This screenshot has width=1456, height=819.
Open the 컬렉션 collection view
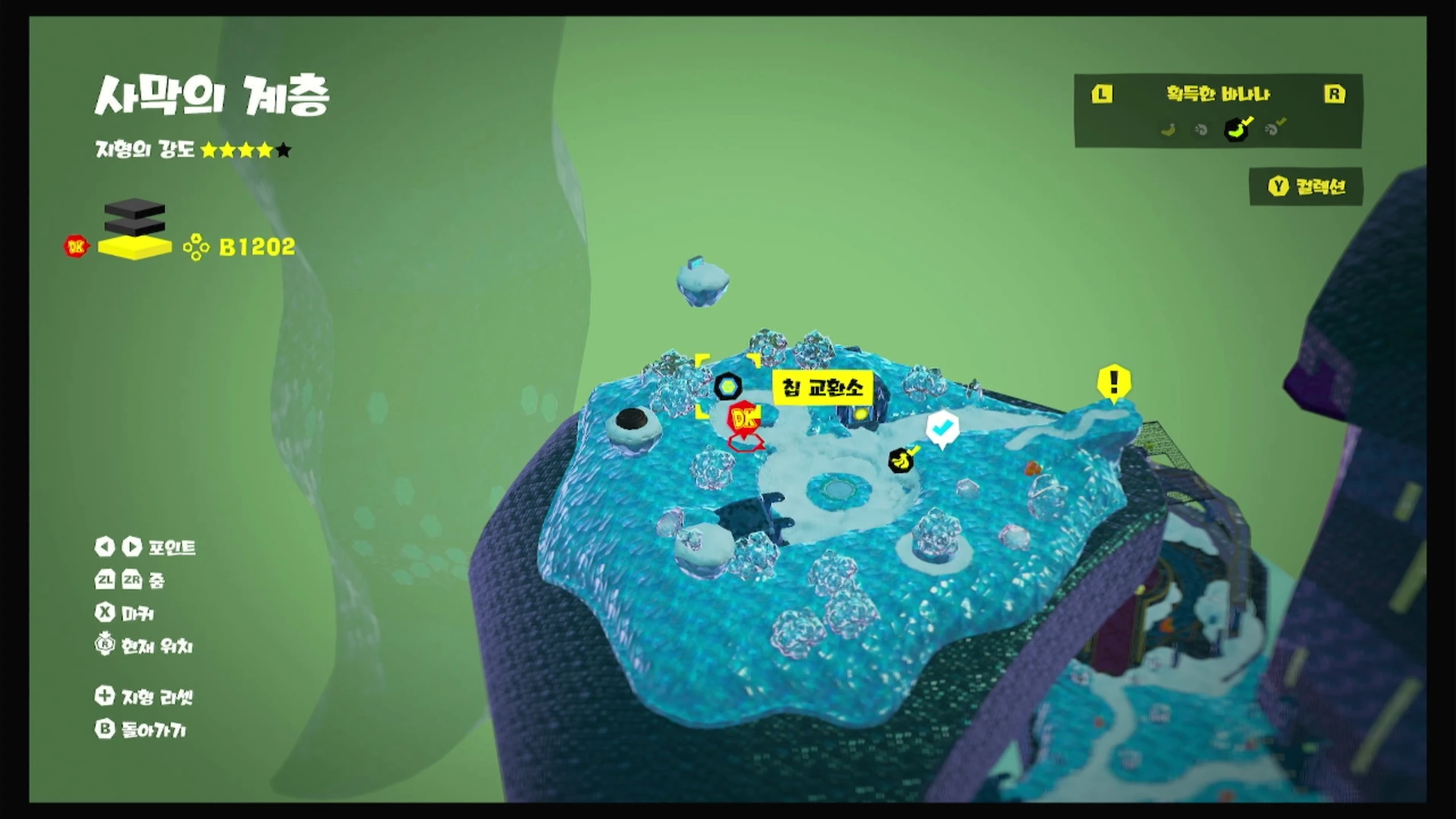(1306, 187)
